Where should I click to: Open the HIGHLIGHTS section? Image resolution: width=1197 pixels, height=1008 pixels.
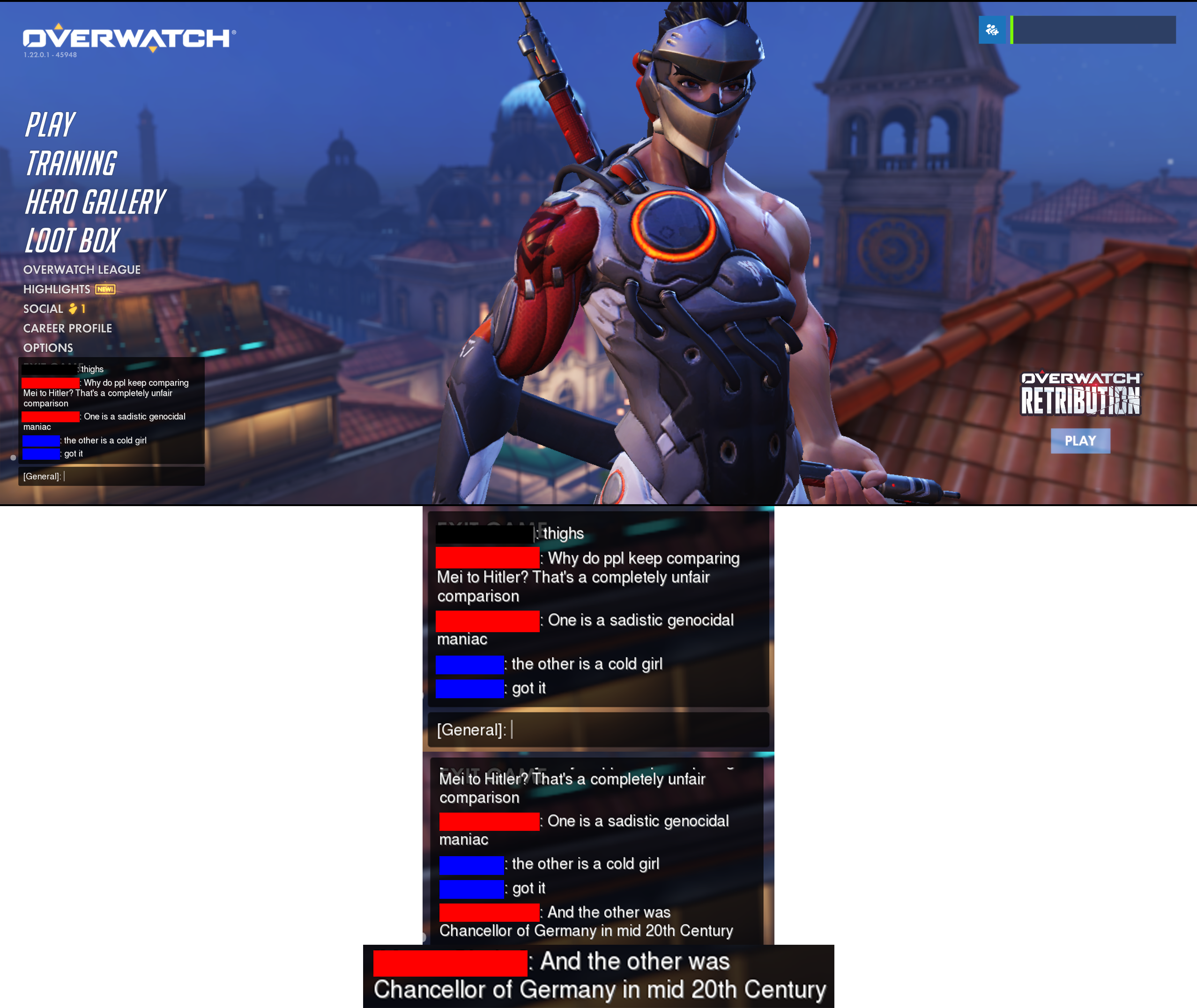pyautogui.click(x=57, y=290)
